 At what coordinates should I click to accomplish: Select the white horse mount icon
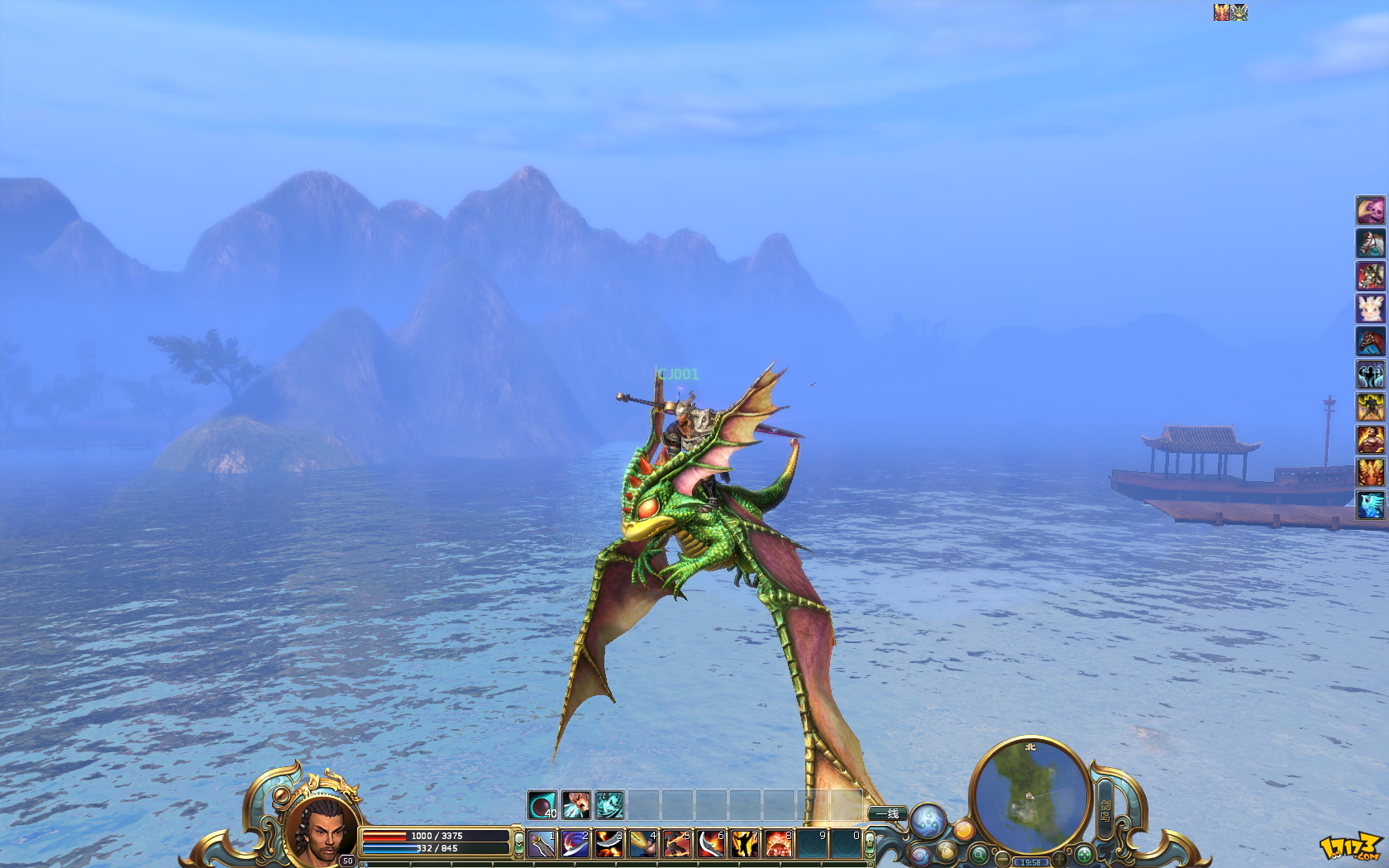[x=1370, y=243]
